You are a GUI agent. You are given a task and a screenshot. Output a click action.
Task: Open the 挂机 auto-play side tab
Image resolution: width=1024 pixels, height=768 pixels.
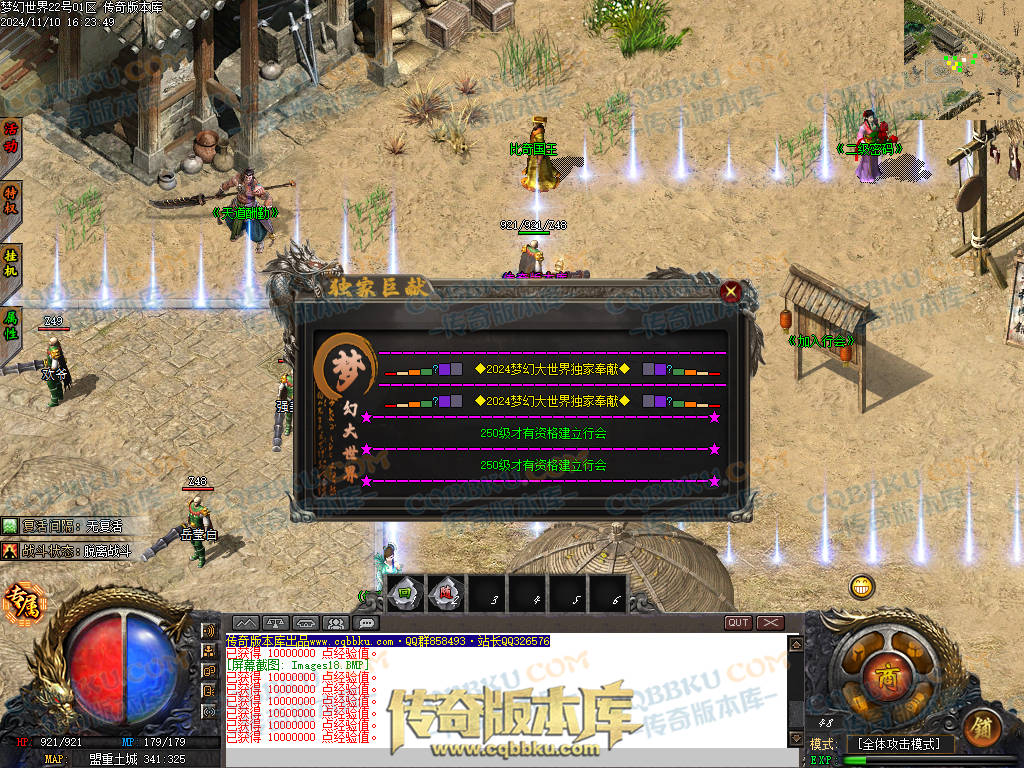tap(11, 264)
